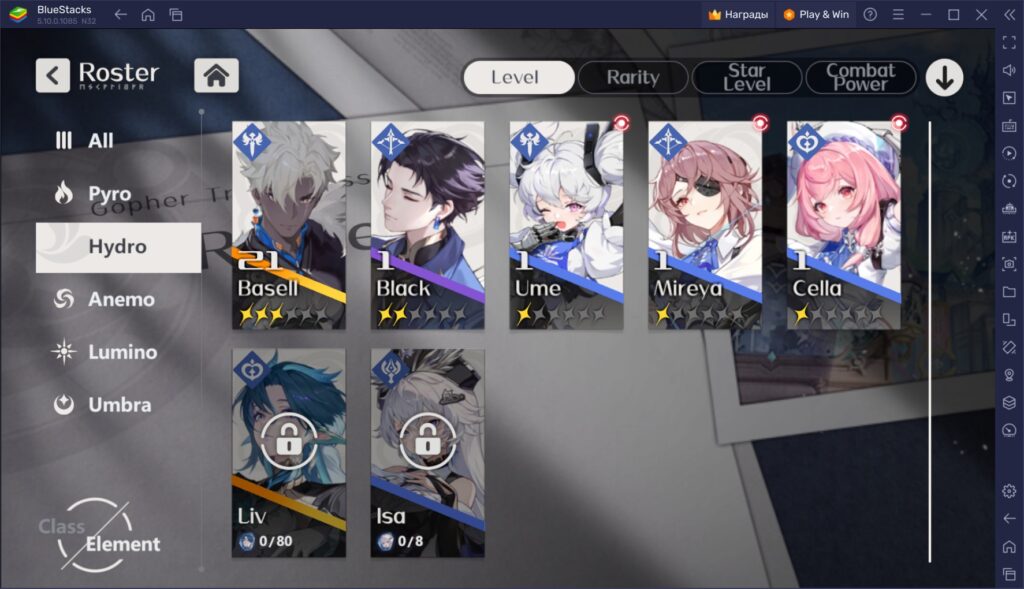Choose the Ume character card
1024x589 pixels.
click(x=566, y=225)
